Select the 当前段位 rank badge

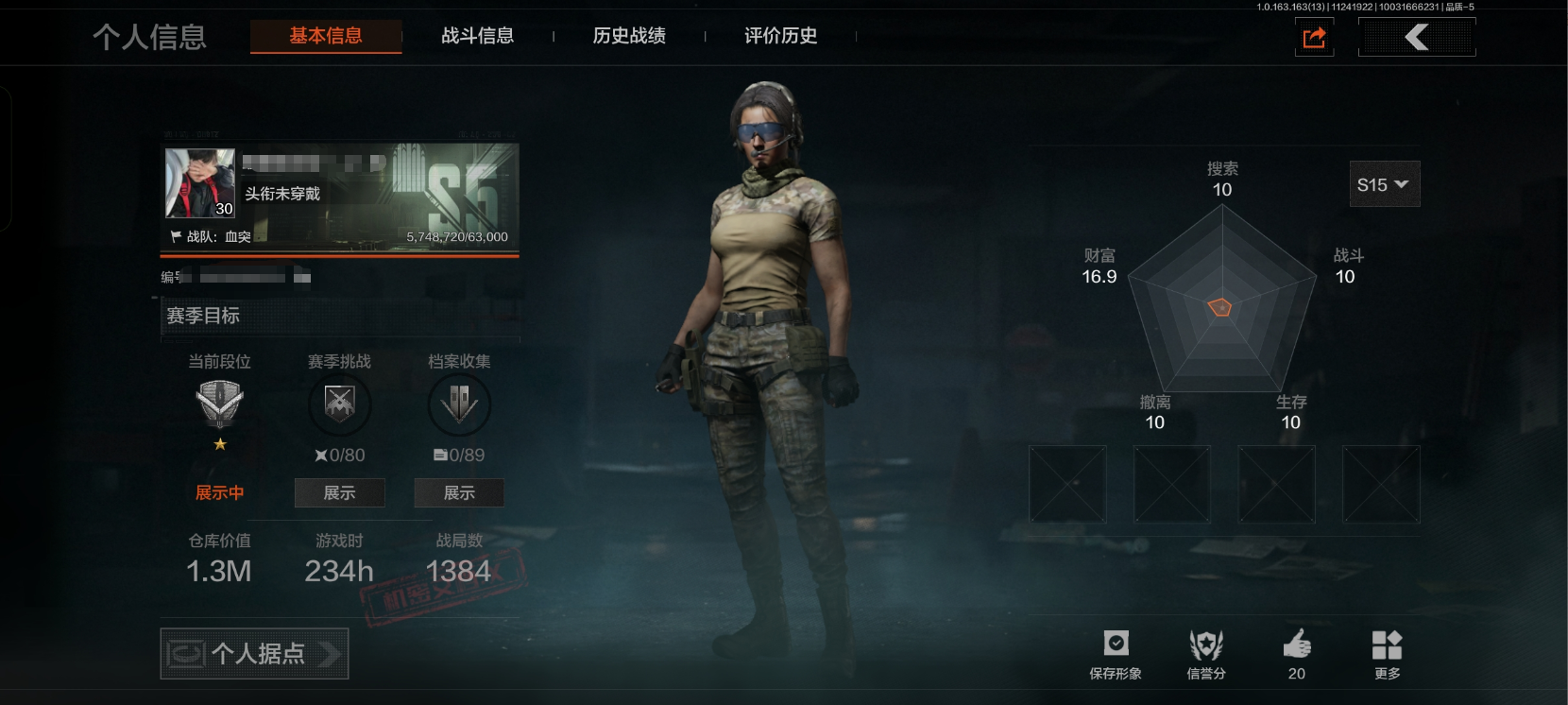coord(219,404)
